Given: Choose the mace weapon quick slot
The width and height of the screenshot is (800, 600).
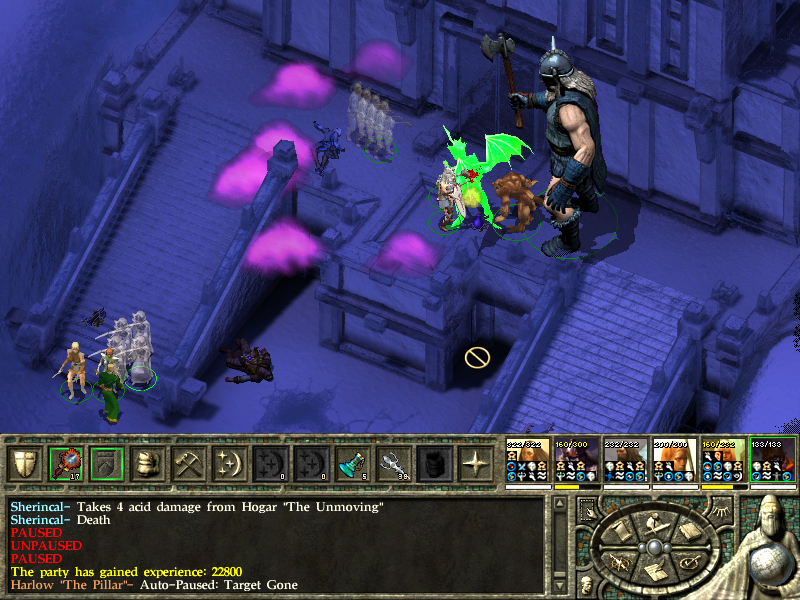Looking at the screenshot, I should 65,464.
